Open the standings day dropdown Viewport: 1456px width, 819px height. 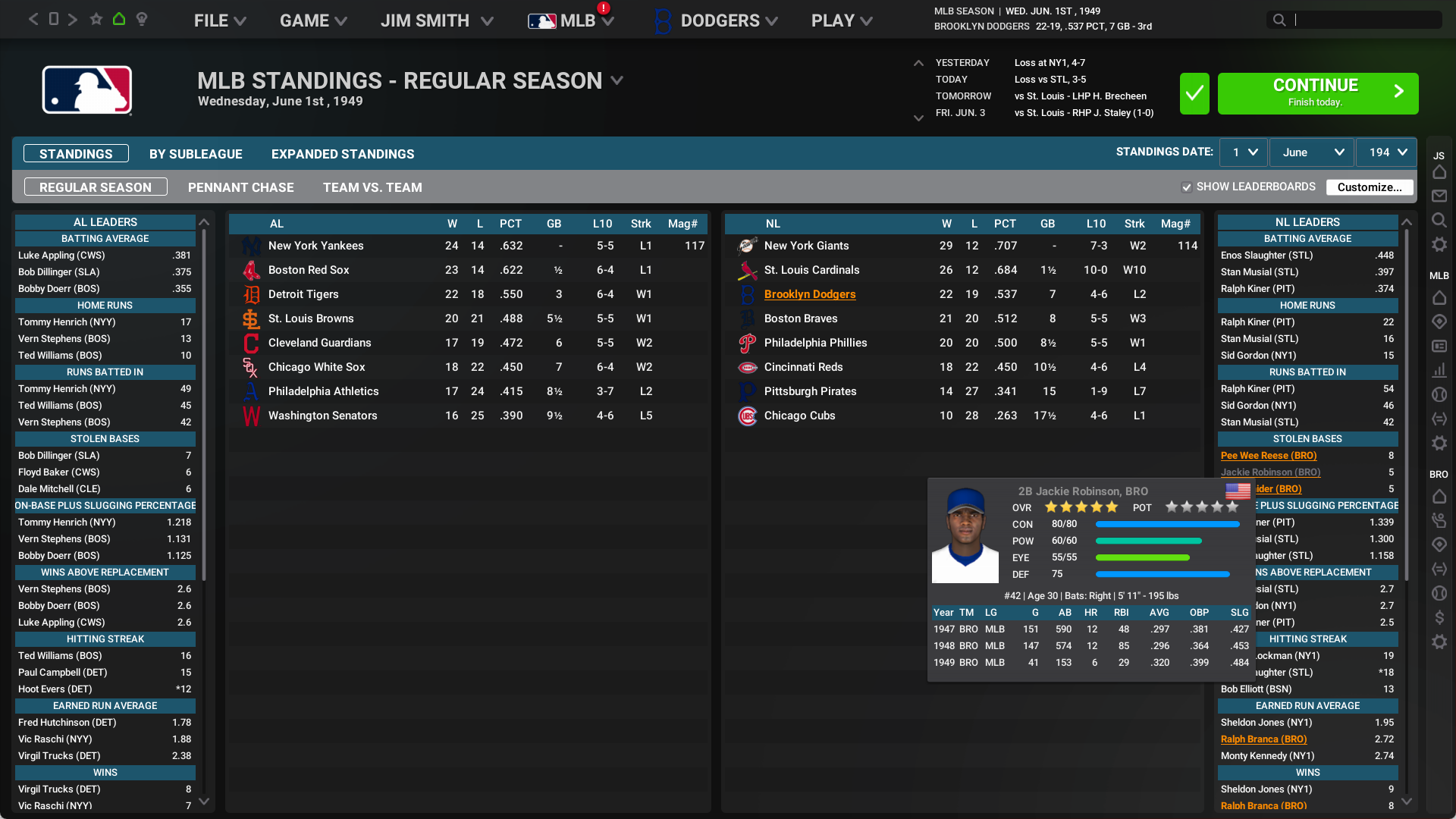coord(1244,152)
